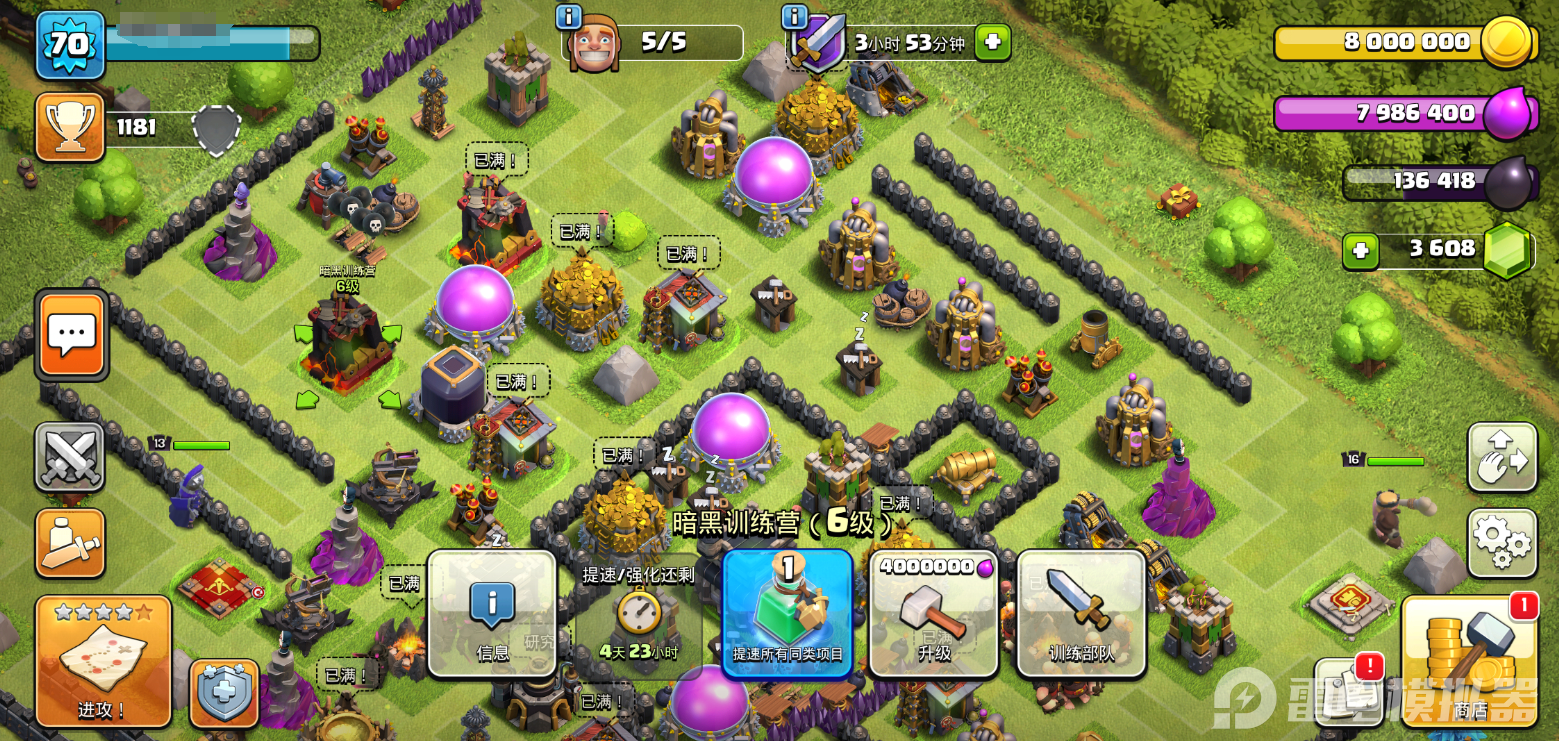Open the 商店 shop
This screenshot has height=741, width=1559.
click(1470, 661)
